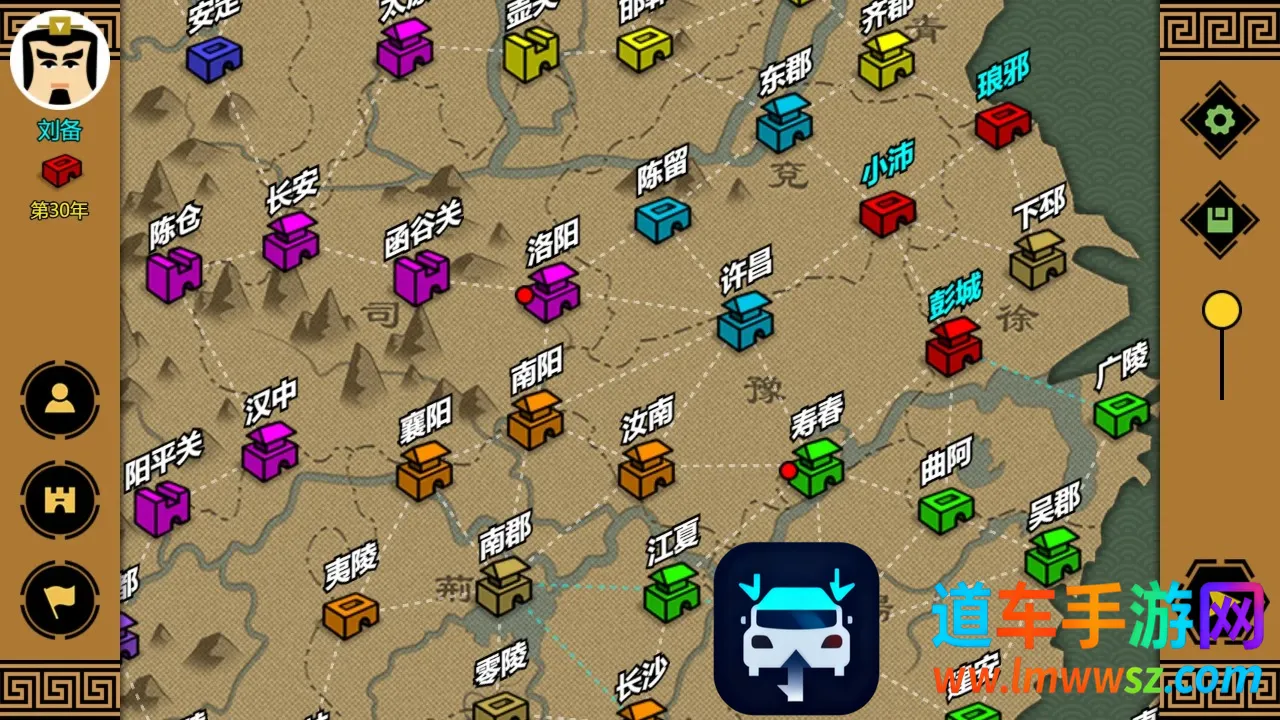Open the gear settings button

[1219, 121]
